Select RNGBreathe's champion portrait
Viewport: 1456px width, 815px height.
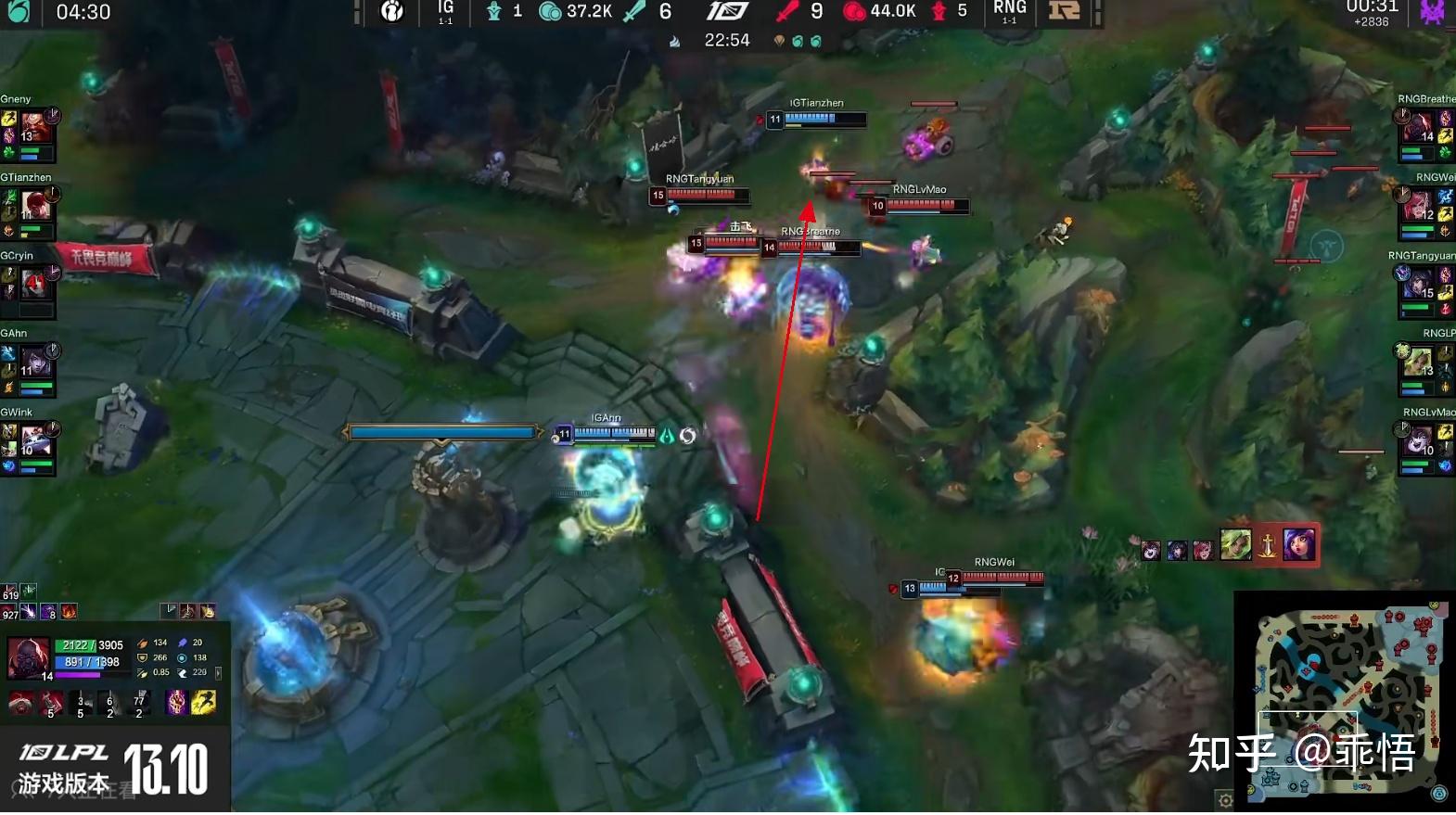[x=1417, y=125]
